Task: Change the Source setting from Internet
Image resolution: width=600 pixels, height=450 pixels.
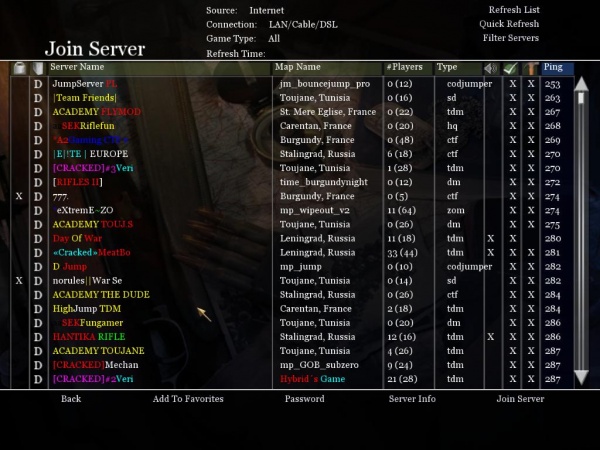Action: click(x=266, y=10)
